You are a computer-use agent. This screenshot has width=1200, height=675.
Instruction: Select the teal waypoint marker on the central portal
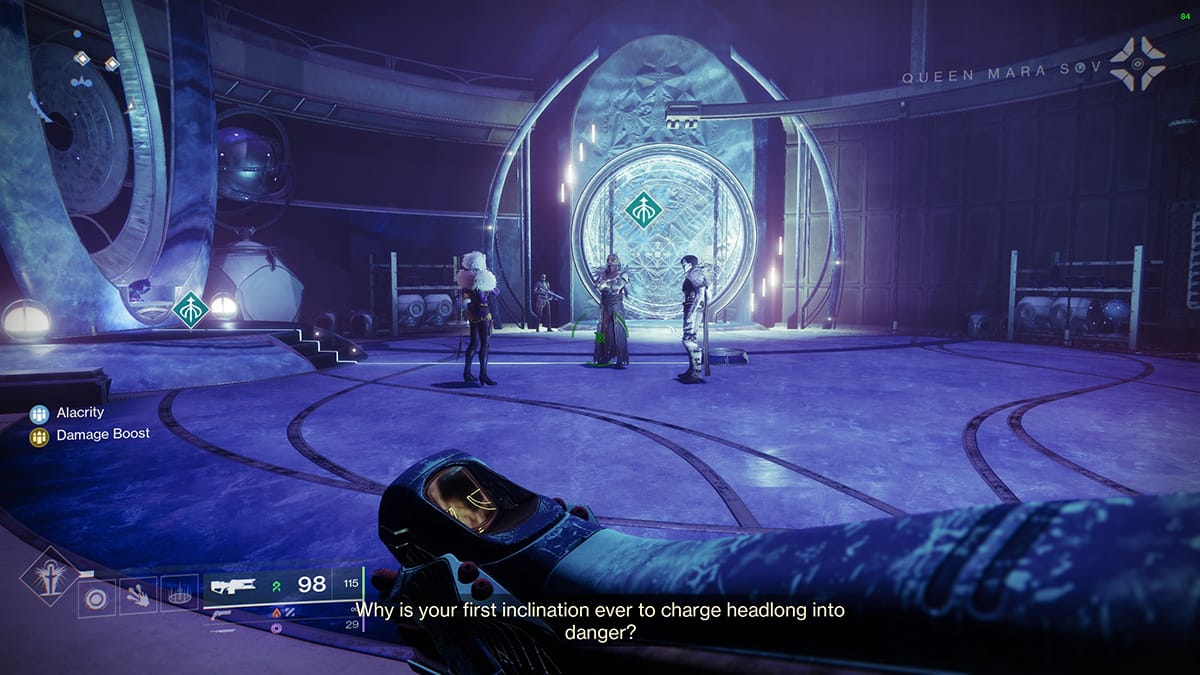click(x=646, y=209)
